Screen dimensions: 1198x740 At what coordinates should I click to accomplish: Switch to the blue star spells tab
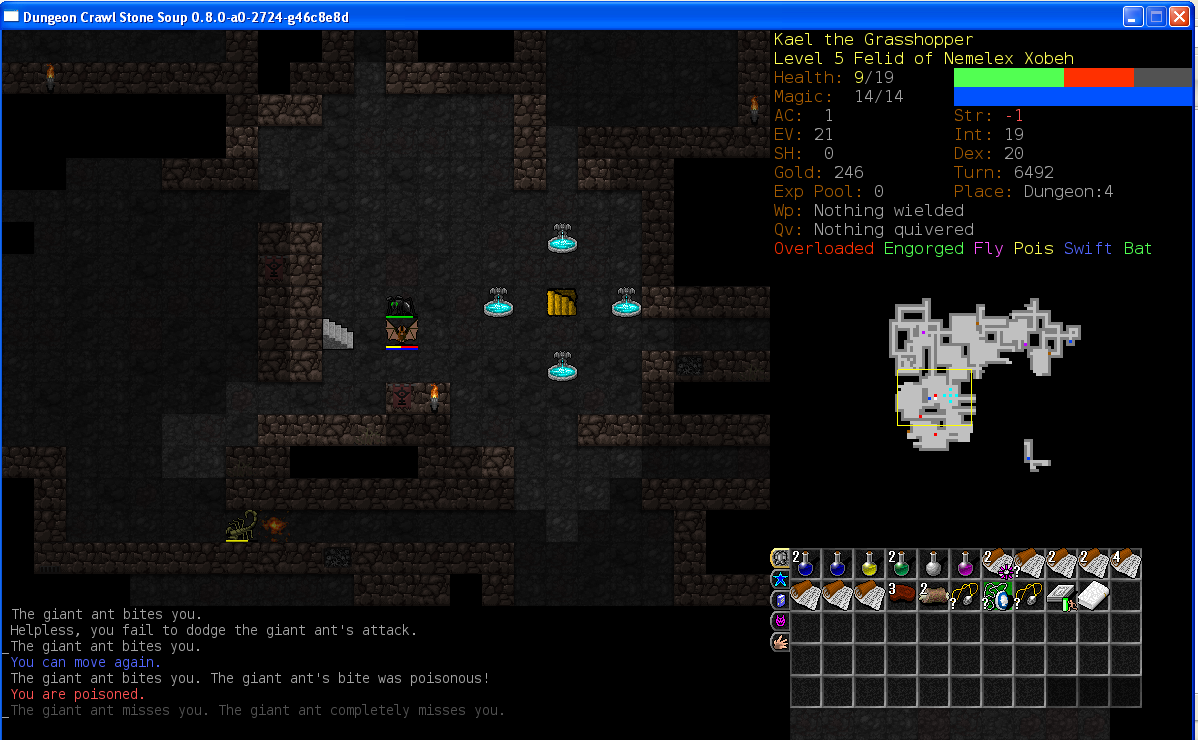click(780, 579)
